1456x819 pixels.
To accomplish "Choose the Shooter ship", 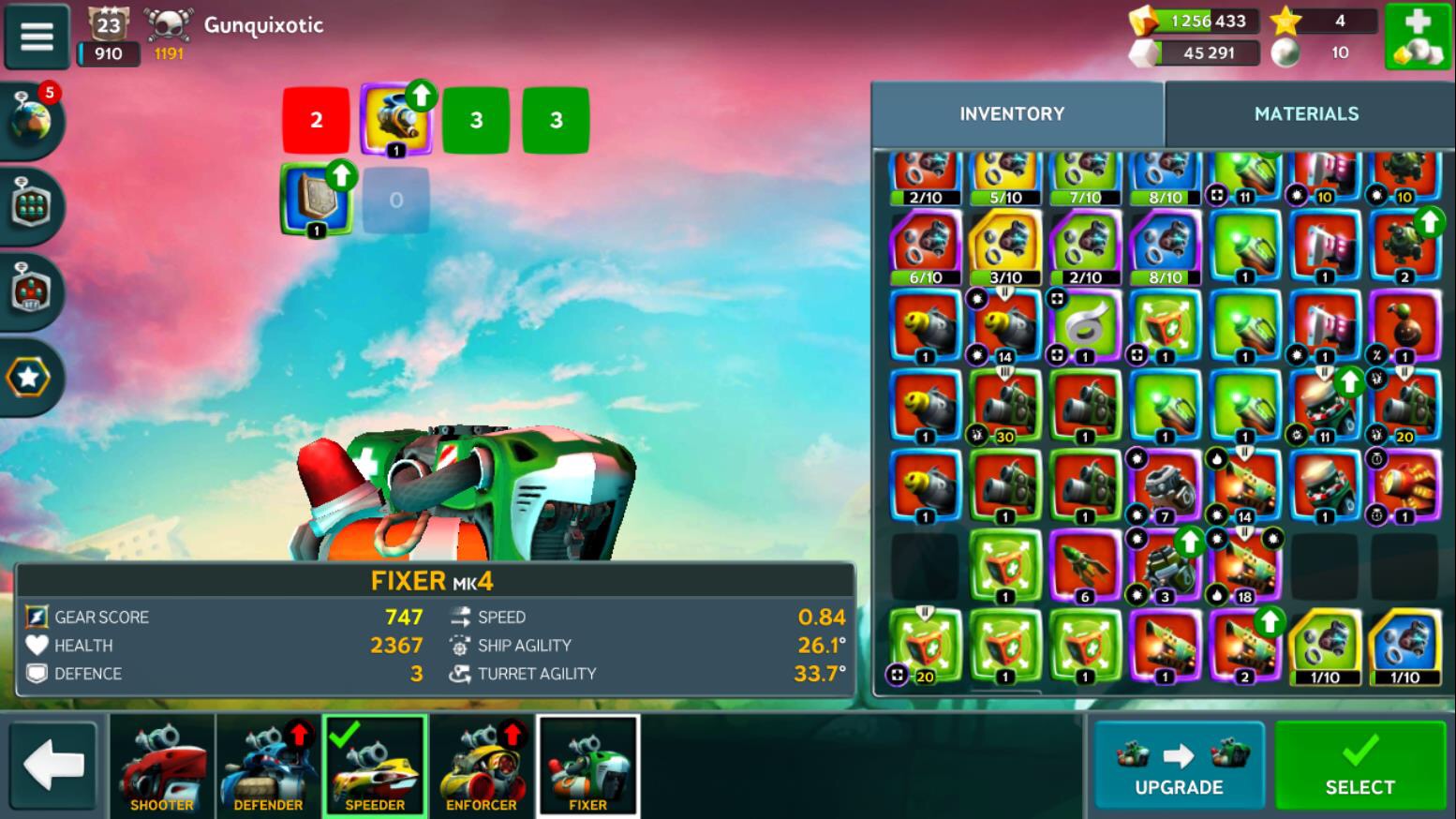I will (x=162, y=765).
